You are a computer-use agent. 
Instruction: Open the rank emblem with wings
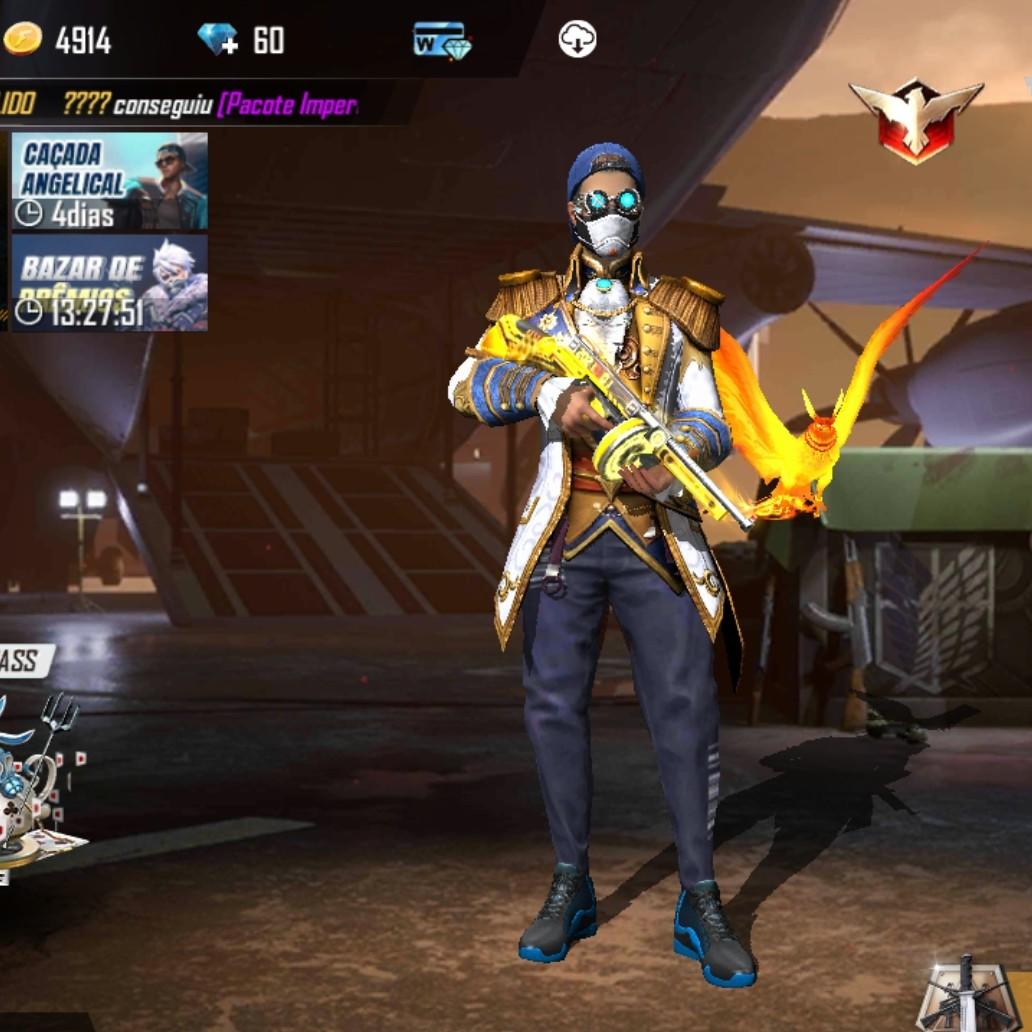[x=915, y=120]
